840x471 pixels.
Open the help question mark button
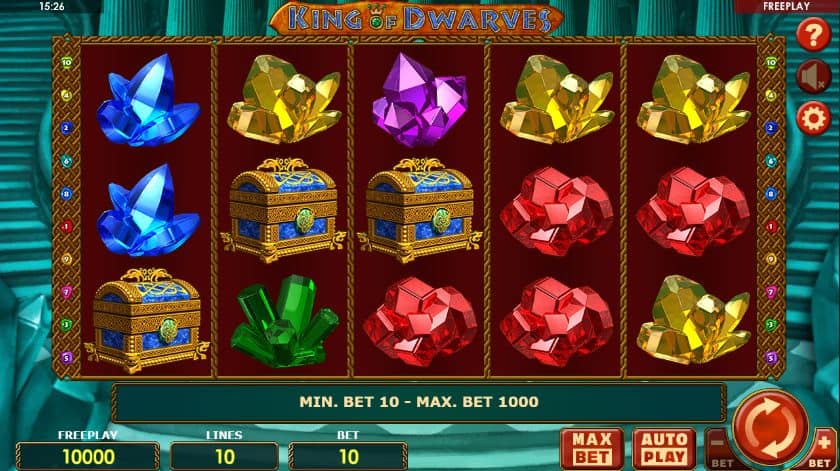(x=812, y=36)
